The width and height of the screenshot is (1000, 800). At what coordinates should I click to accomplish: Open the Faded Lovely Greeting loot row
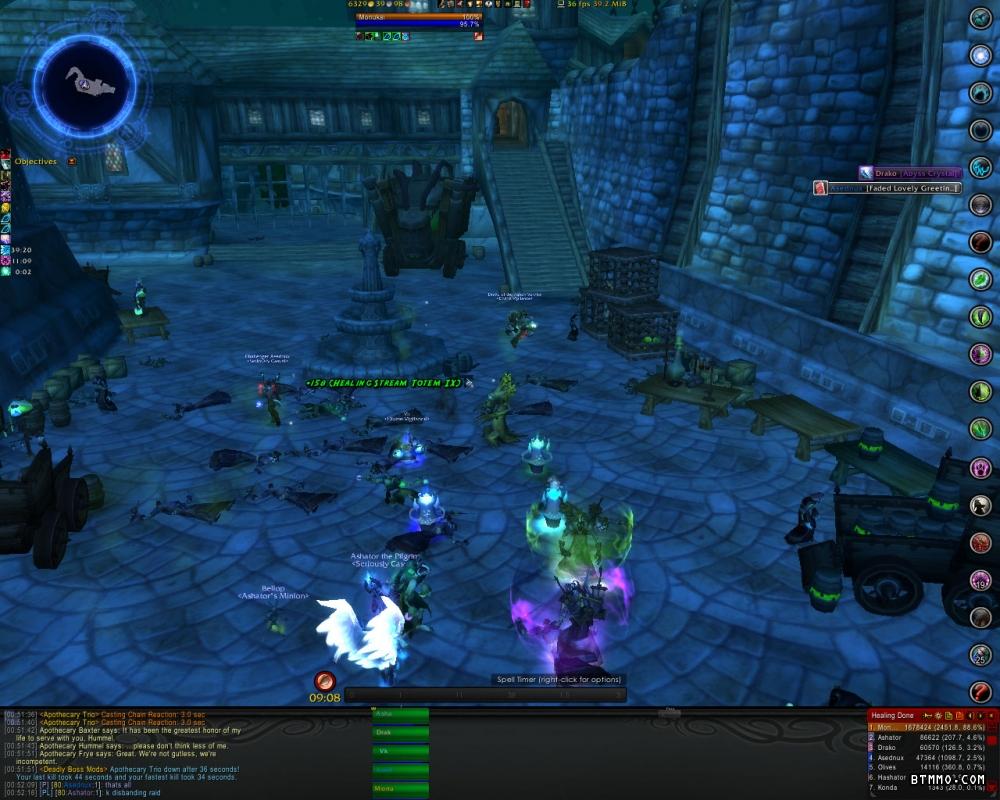pyautogui.click(x=888, y=188)
